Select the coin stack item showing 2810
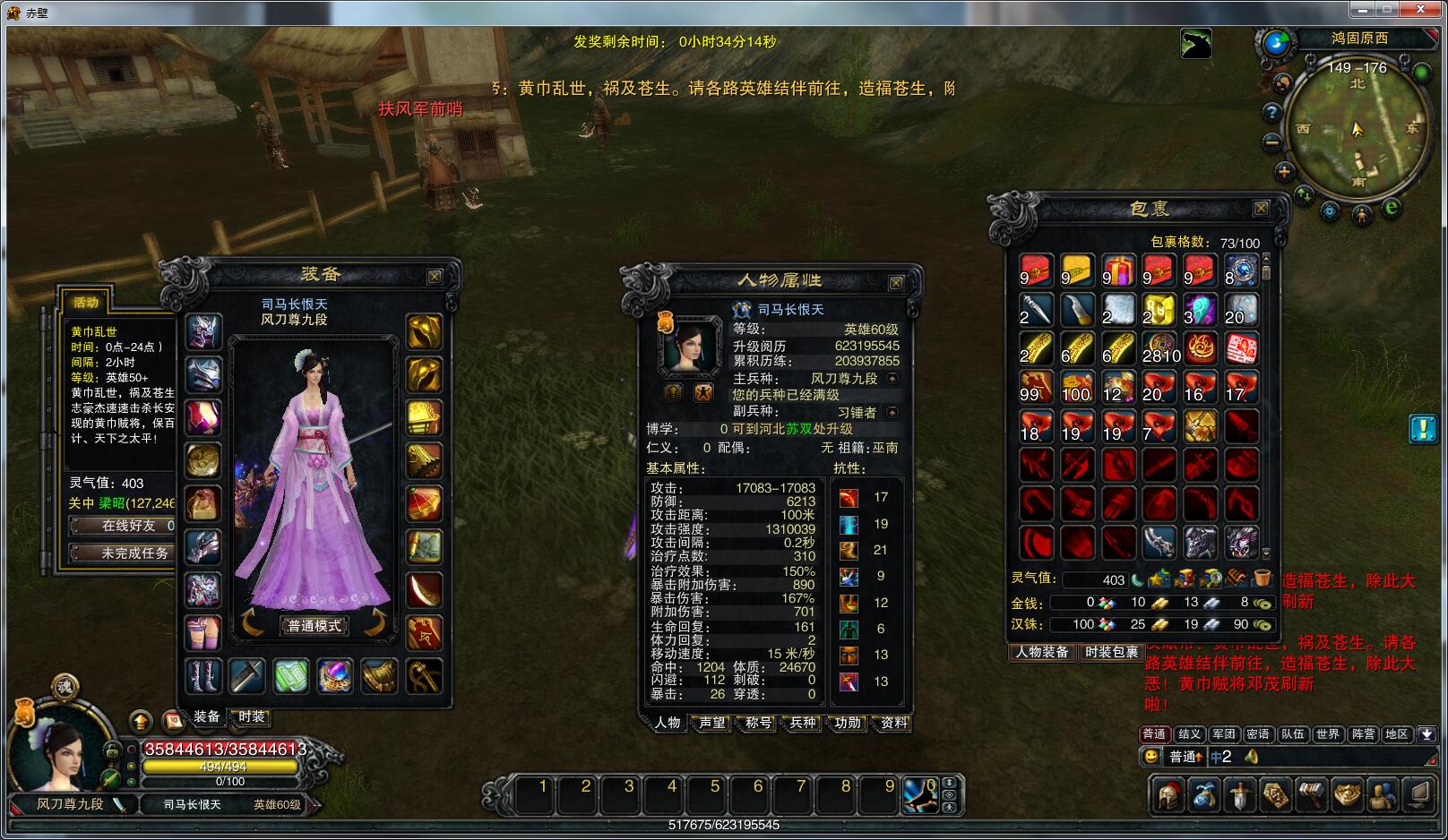Viewport: 1448px width, 840px height. pyautogui.click(x=1159, y=348)
